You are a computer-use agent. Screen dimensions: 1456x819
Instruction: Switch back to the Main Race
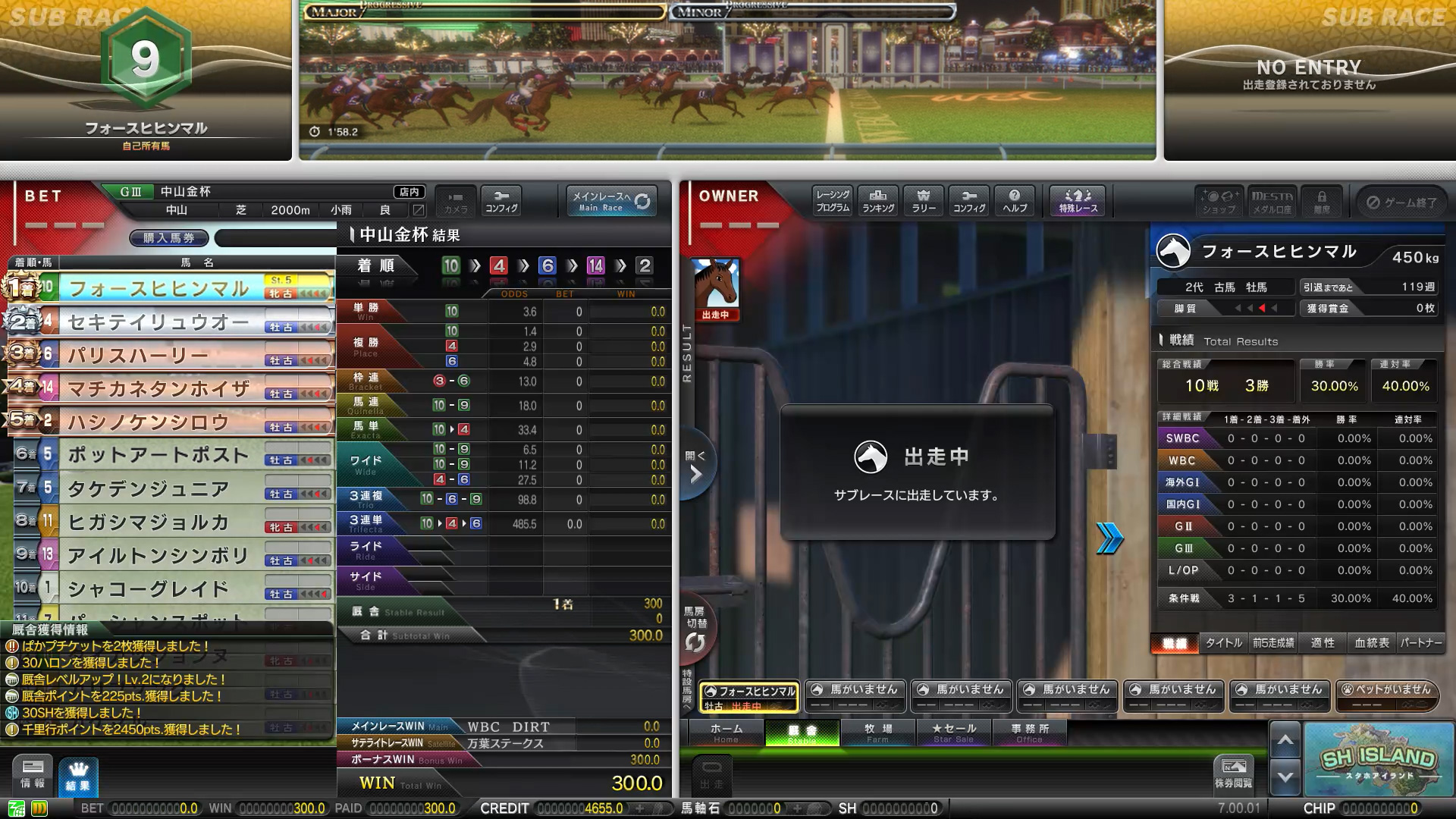tap(610, 201)
